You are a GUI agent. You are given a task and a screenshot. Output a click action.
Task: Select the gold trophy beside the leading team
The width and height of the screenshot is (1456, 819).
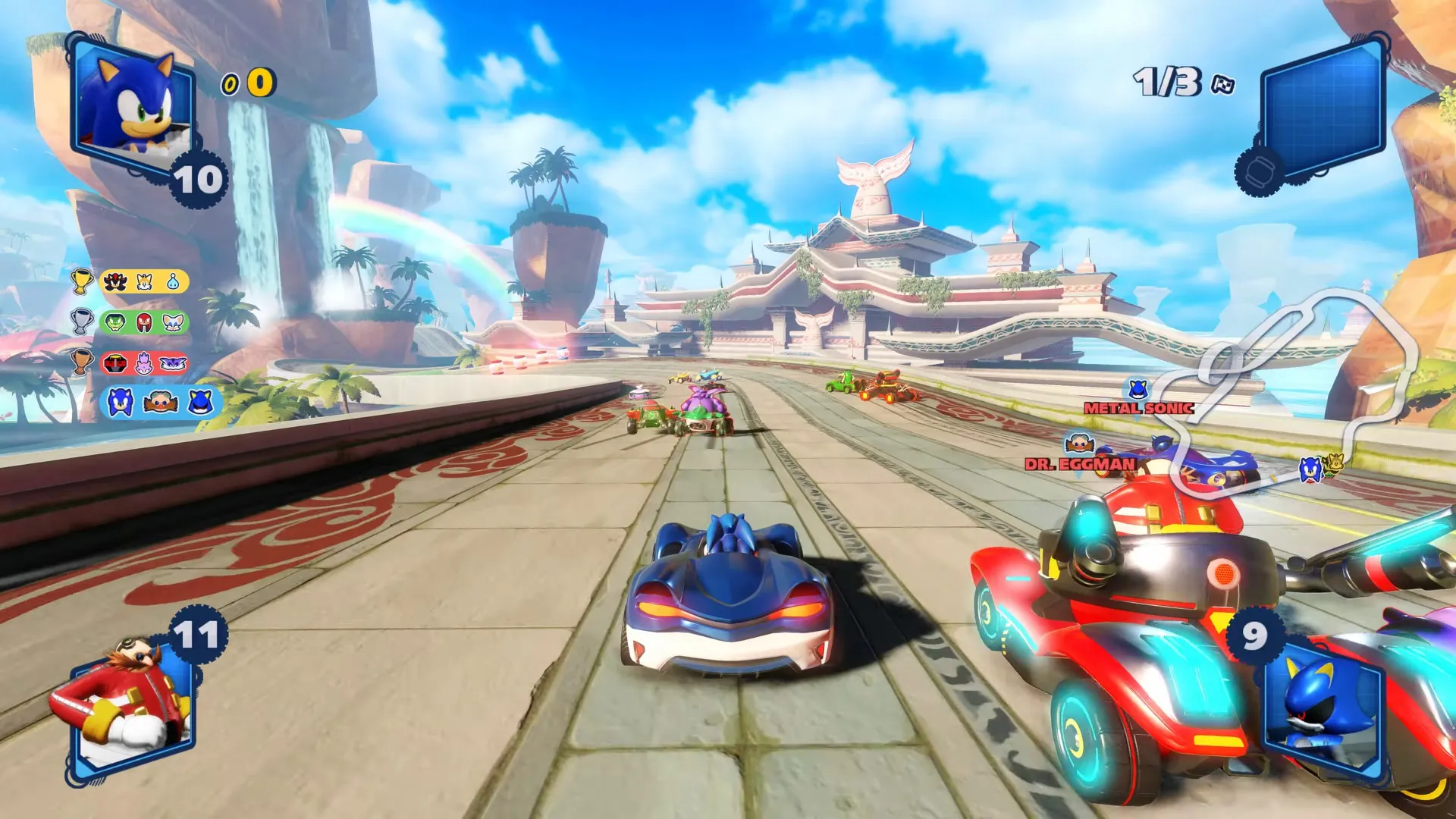click(81, 281)
